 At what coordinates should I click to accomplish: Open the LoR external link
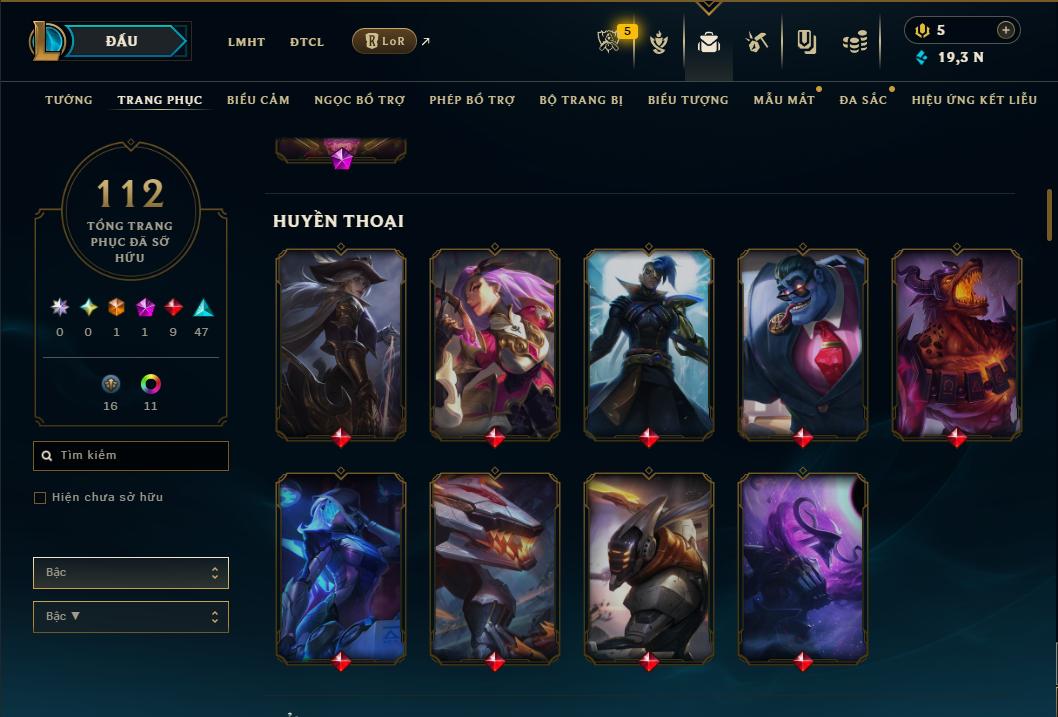tap(385, 41)
